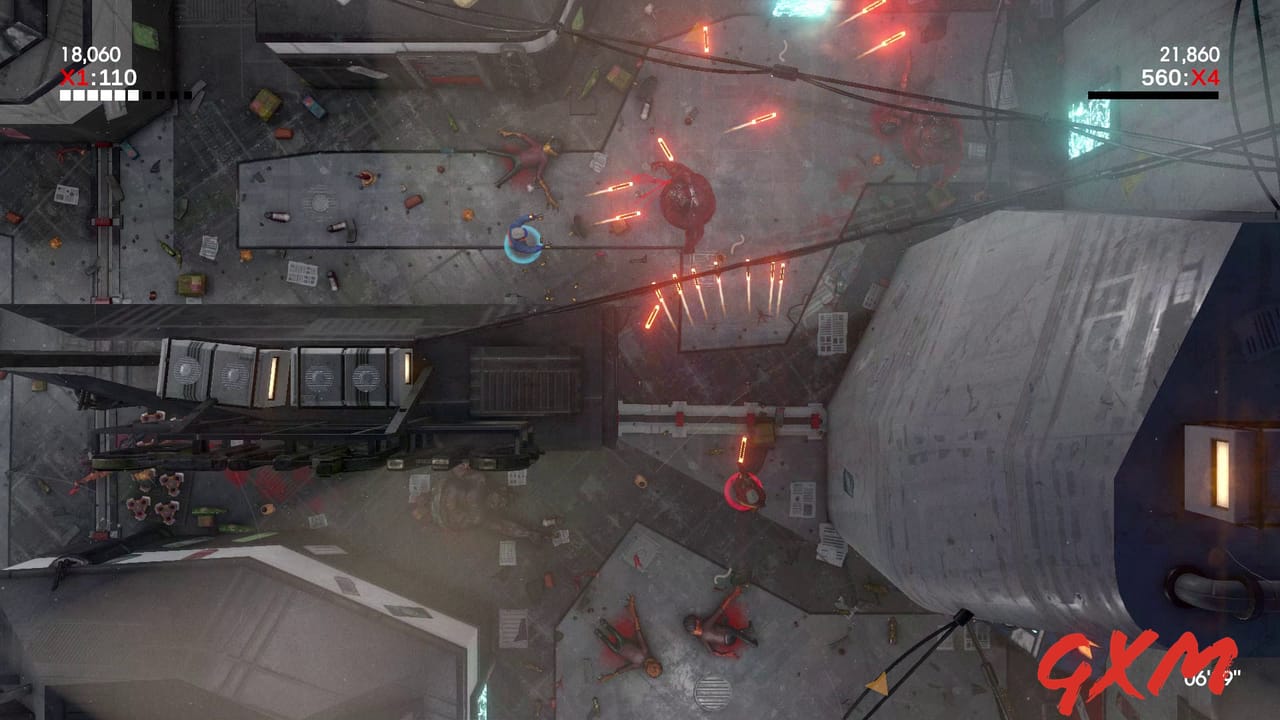
Task: Click the red X1 multiplier indicator
Action: pos(73,76)
